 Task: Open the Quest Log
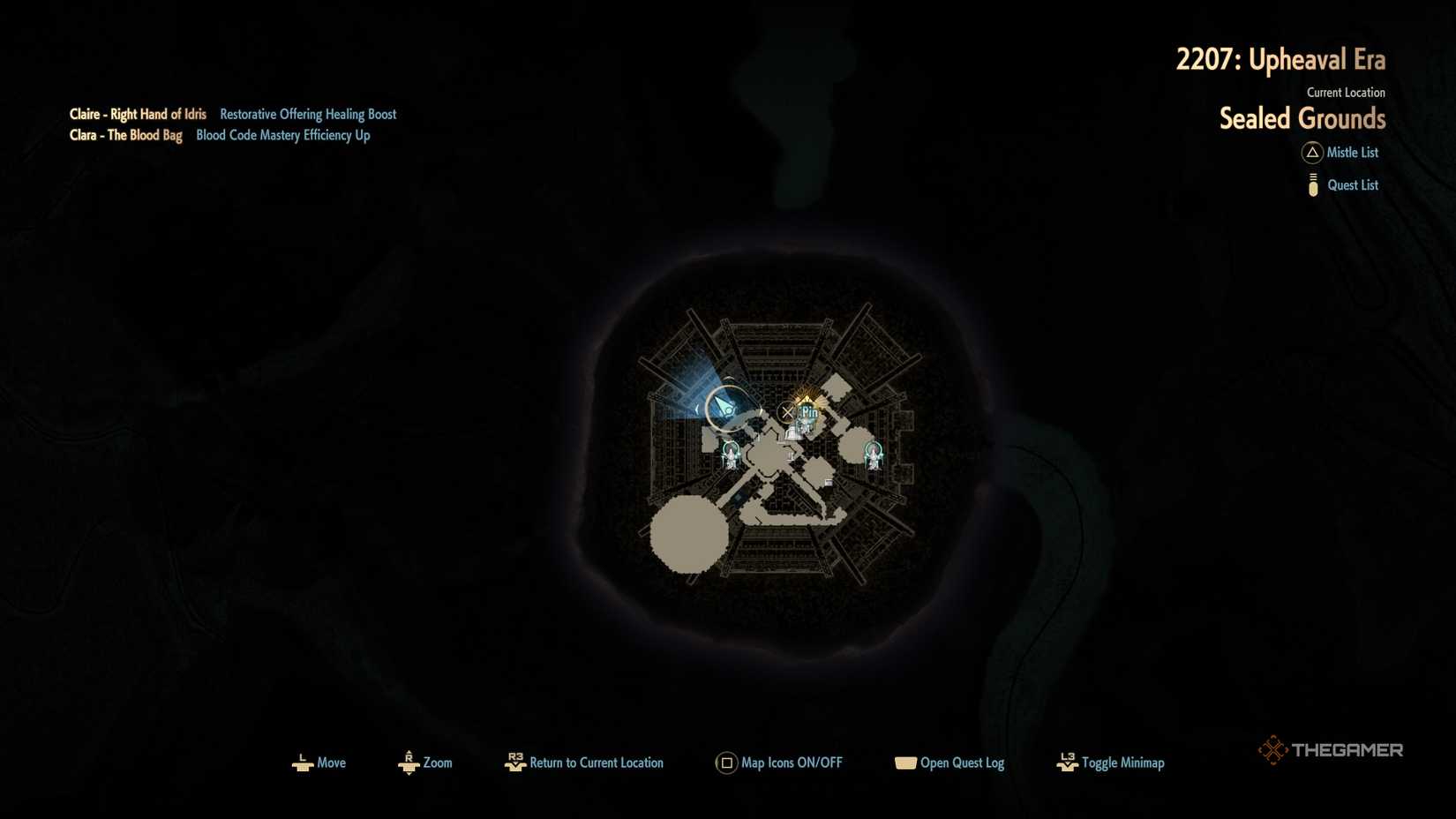[x=962, y=763]
